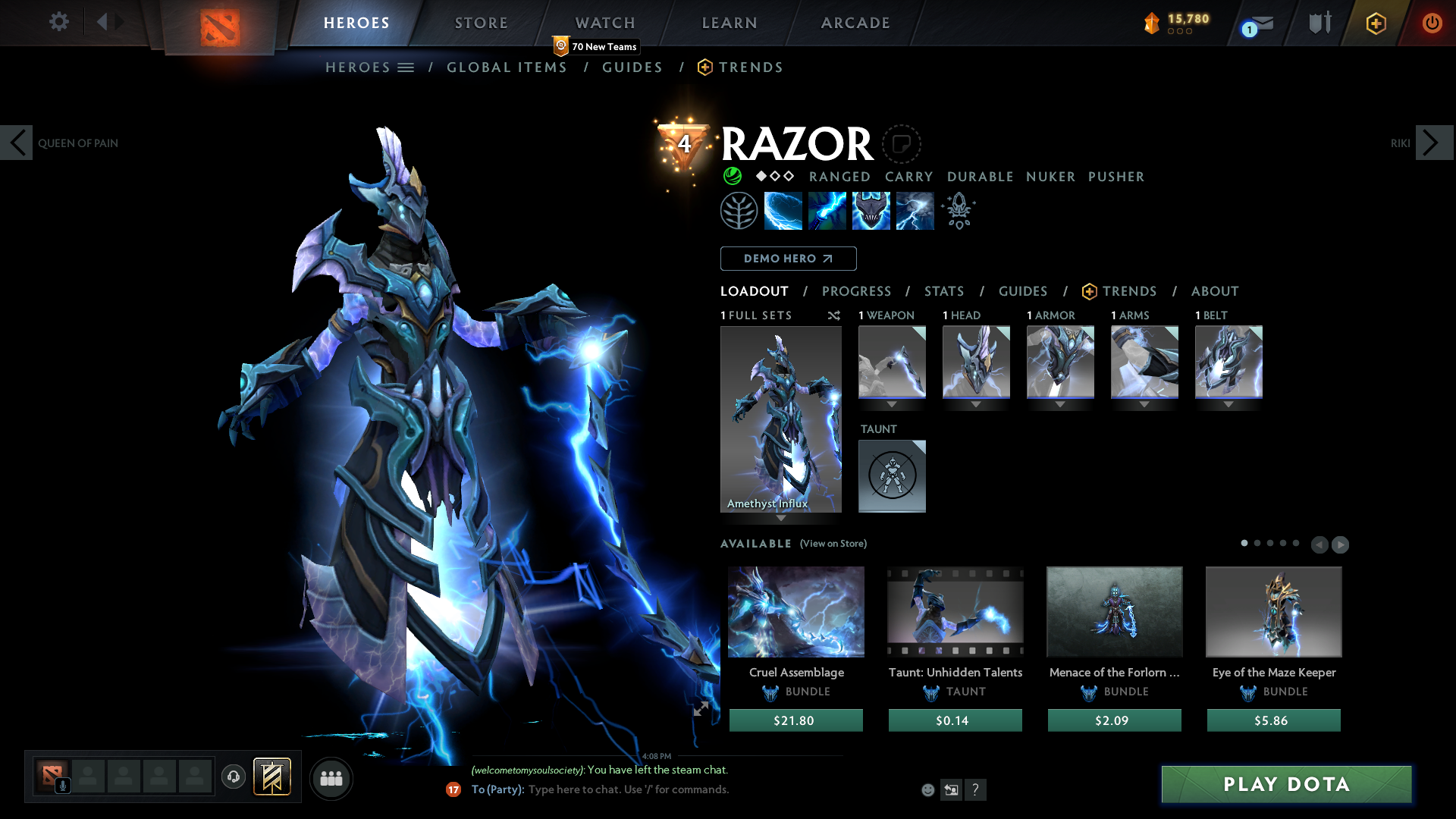Show Razor's Stats tab
Screen dimensions: 1456x819
[x=944, y=291]
